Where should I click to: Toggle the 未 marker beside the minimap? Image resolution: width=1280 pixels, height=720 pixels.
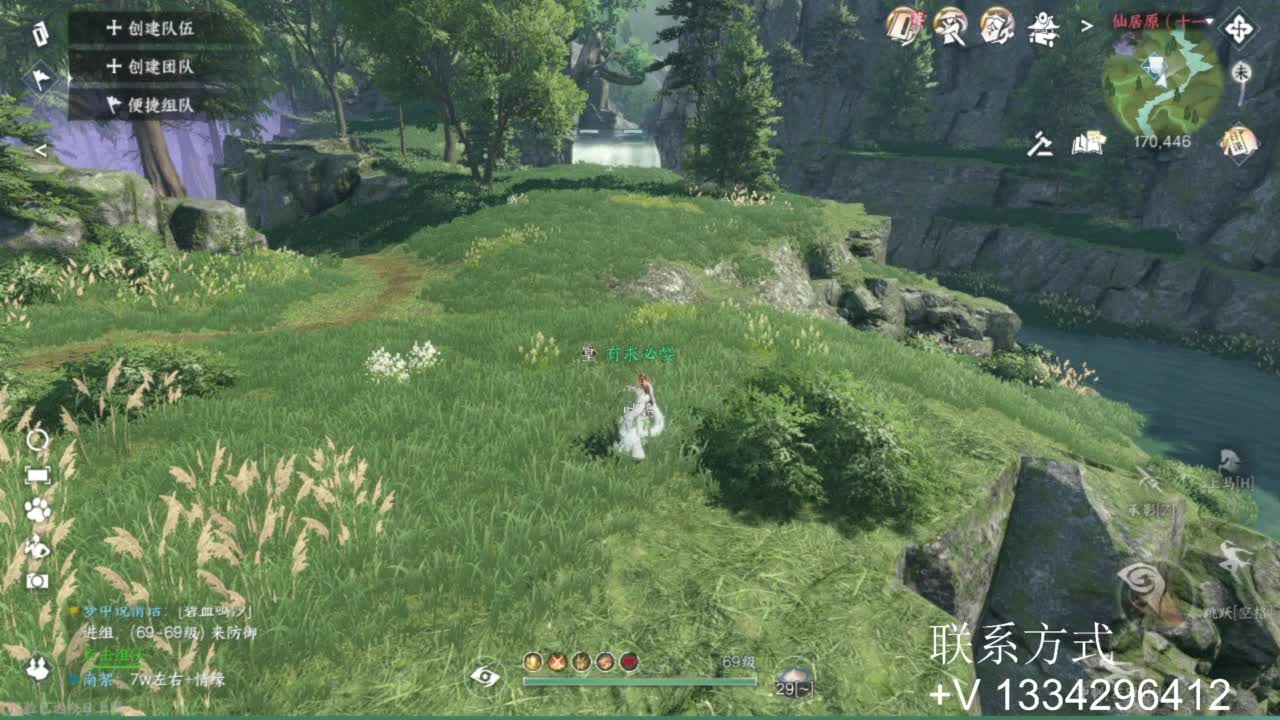[1242, 72]
